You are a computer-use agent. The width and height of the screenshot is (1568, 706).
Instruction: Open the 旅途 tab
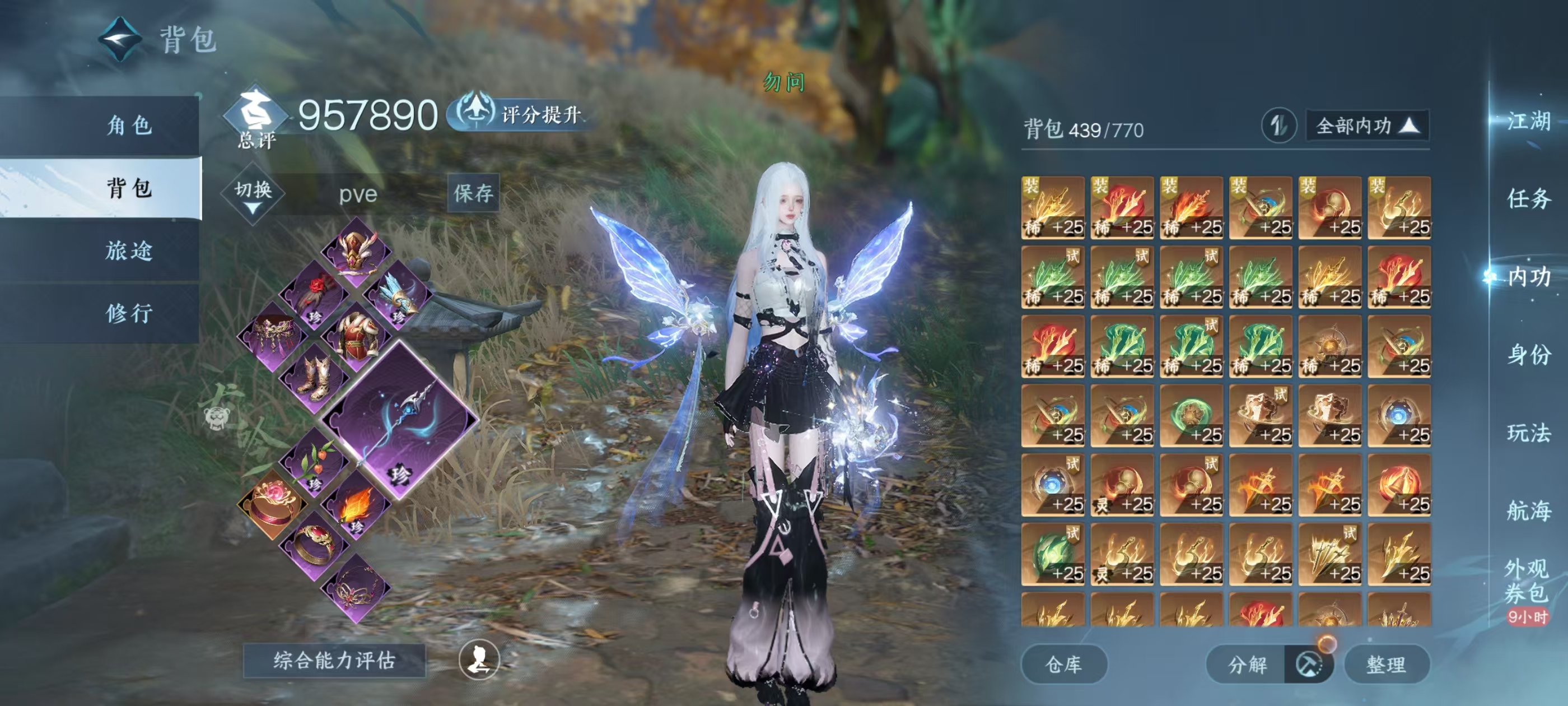[128, 250]
